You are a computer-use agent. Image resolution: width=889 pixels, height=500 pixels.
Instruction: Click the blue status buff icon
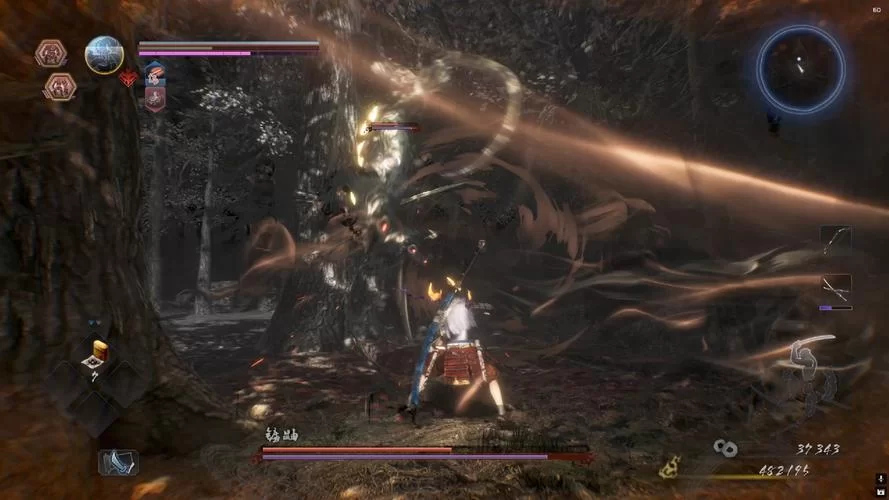pyautogui.click(x=154, y=73)
